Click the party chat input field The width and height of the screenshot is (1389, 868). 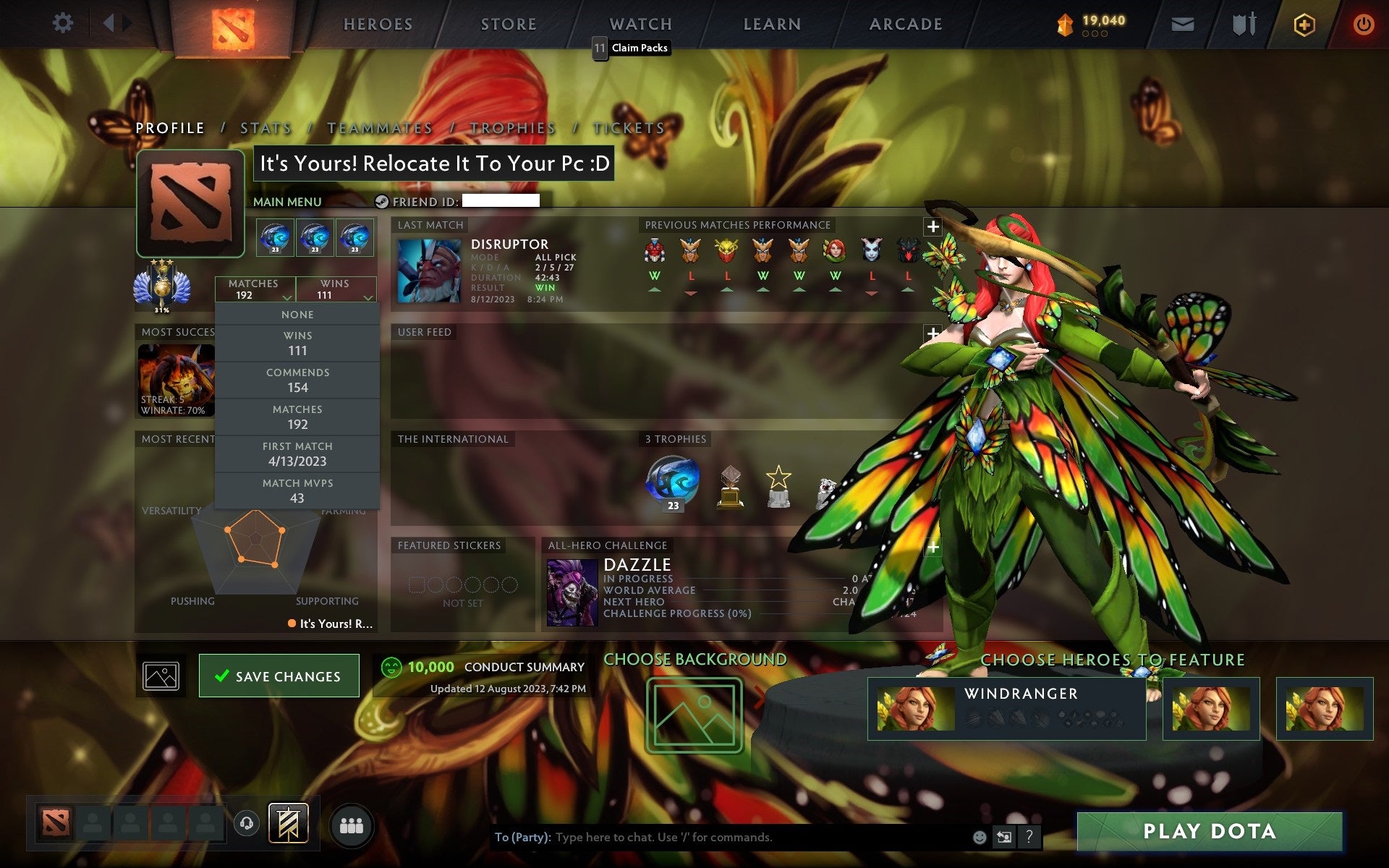click(723, 838)
